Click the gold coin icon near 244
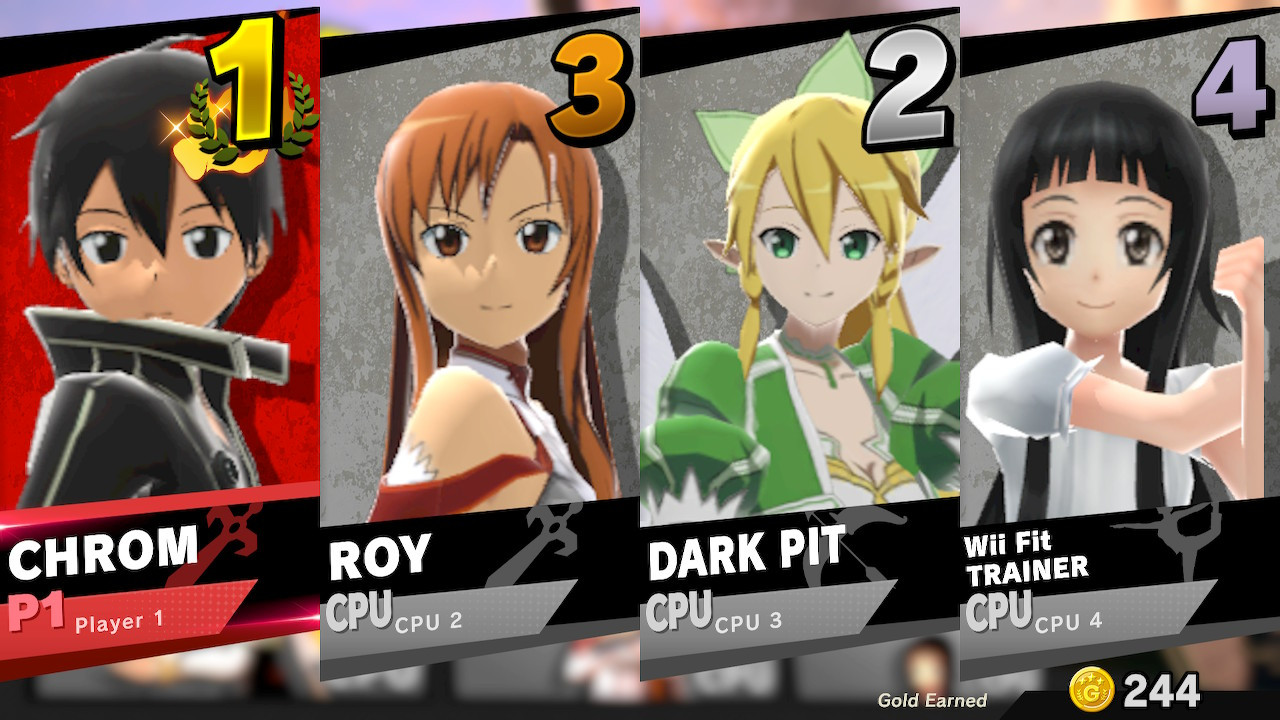This screenshot has height=720, width=1280. 1090,689
